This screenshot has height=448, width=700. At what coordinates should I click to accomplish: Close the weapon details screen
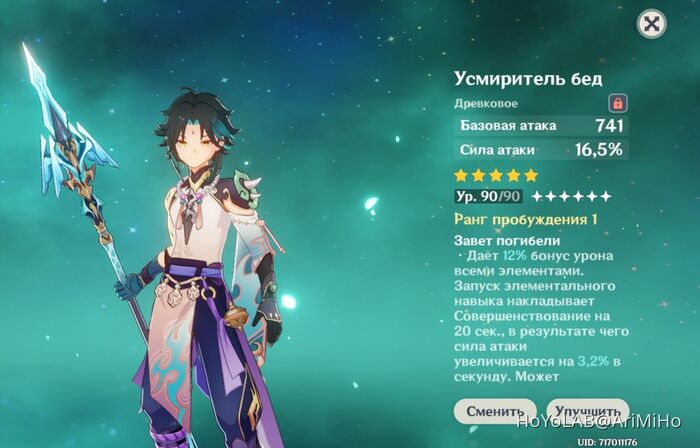[651, 24]
